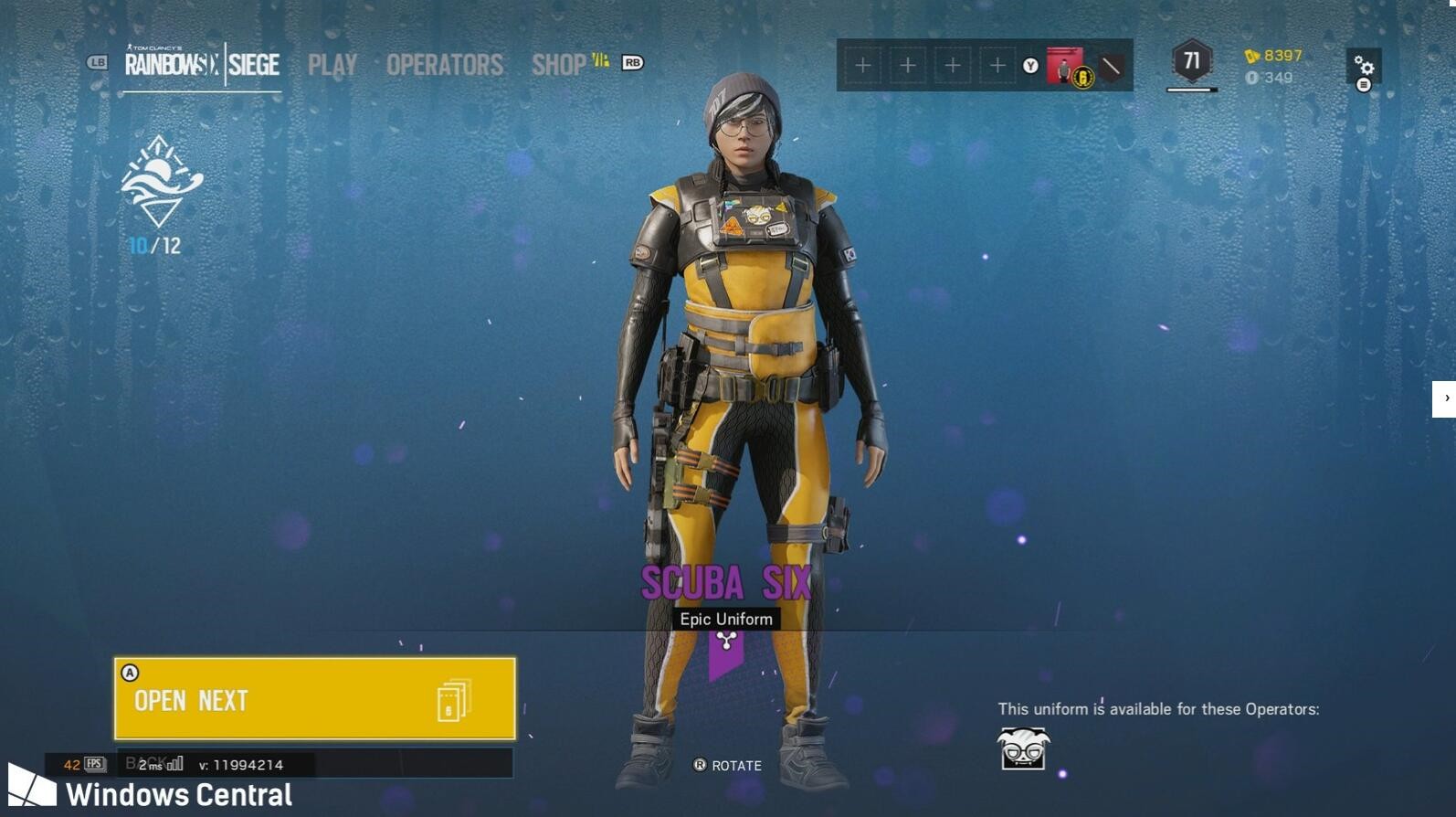Image resolution: width=1456 pixels, height=817 pixels.
Task: Select the red player avatar in squad bar
Action: (x=1064, y=66)
